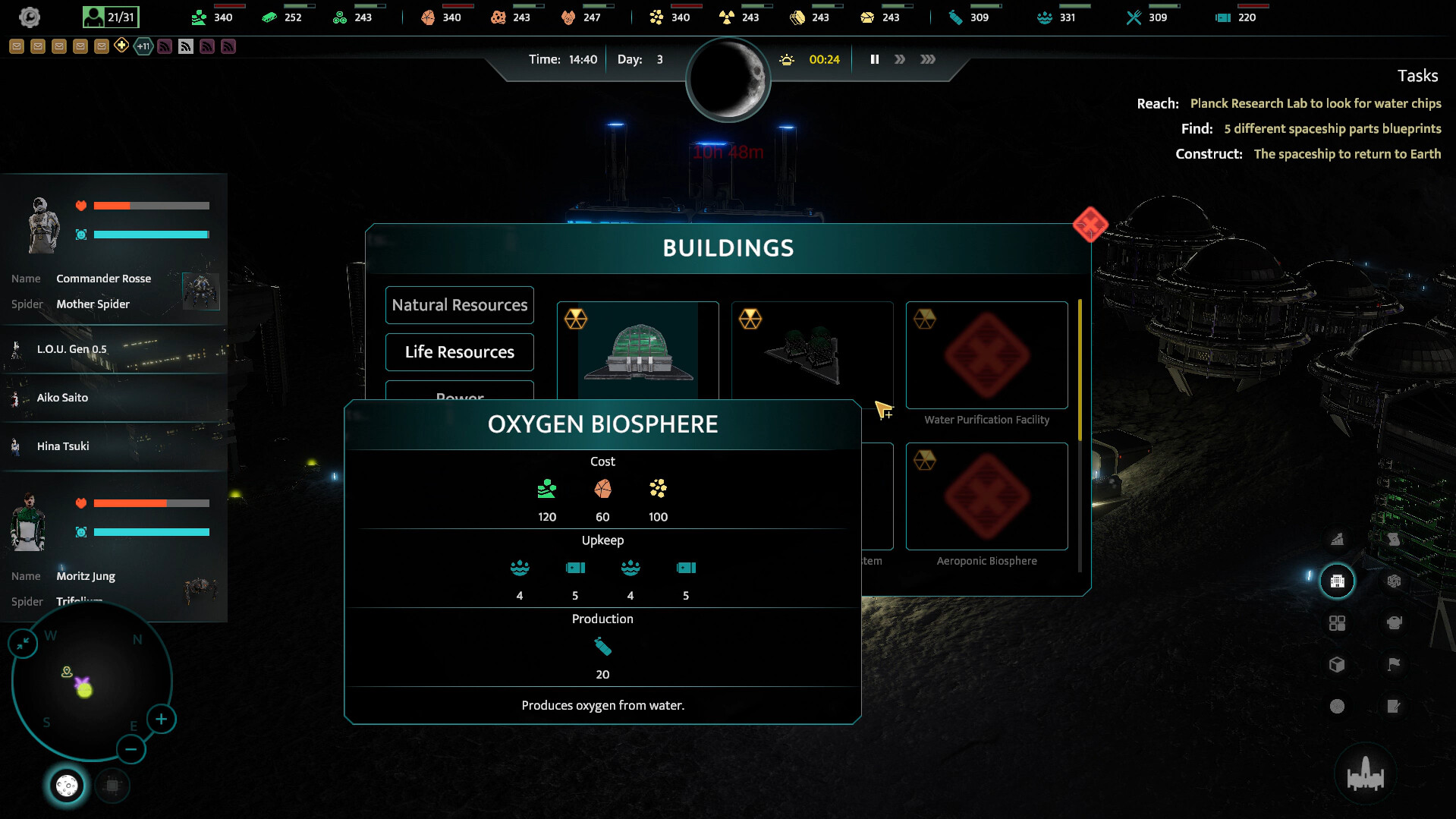Zoom out the minimap with minus button
This screenshot has width=1456, height=819.
(x=131, y=750)
